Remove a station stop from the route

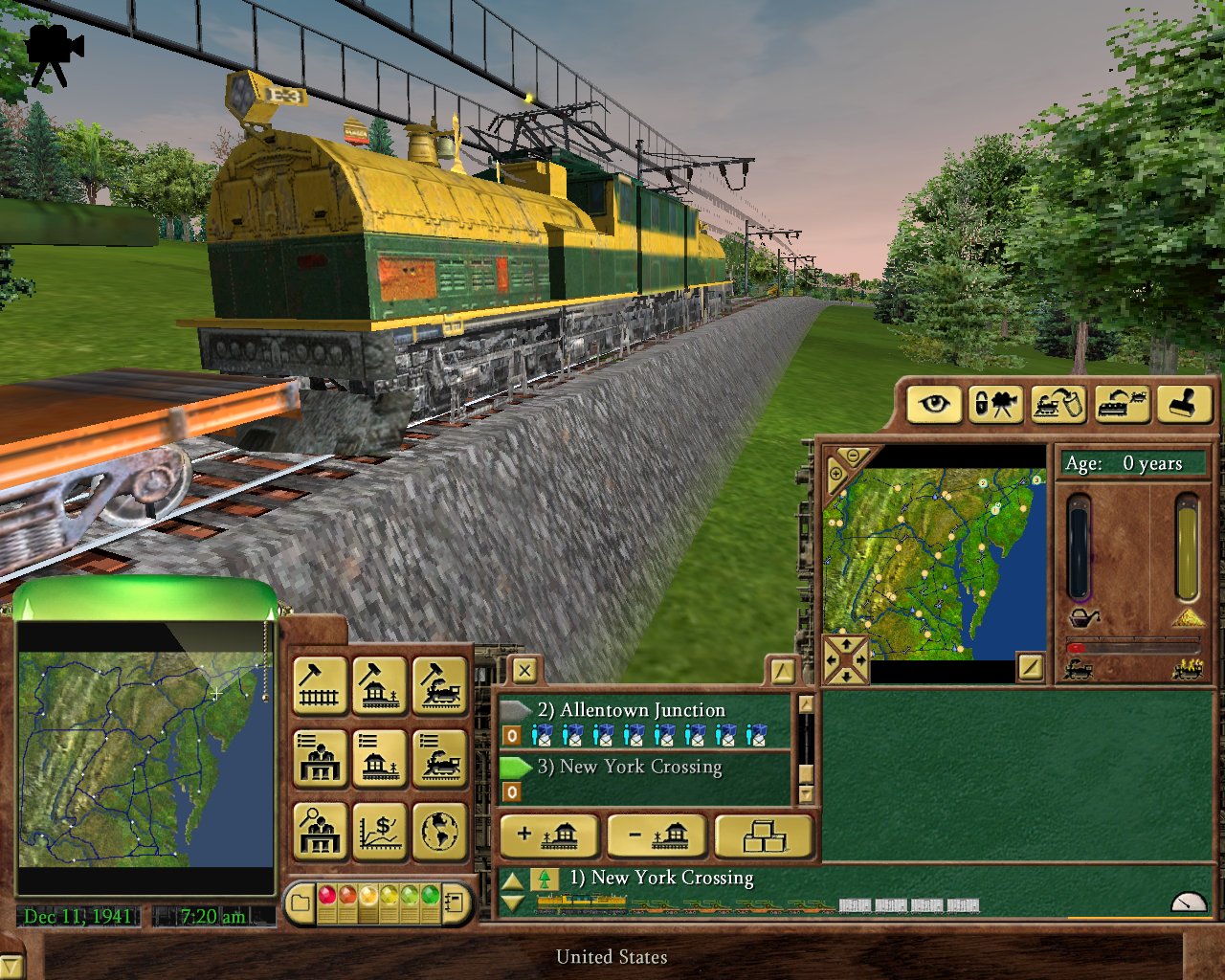pyautogui.click(x=657, y=835)
